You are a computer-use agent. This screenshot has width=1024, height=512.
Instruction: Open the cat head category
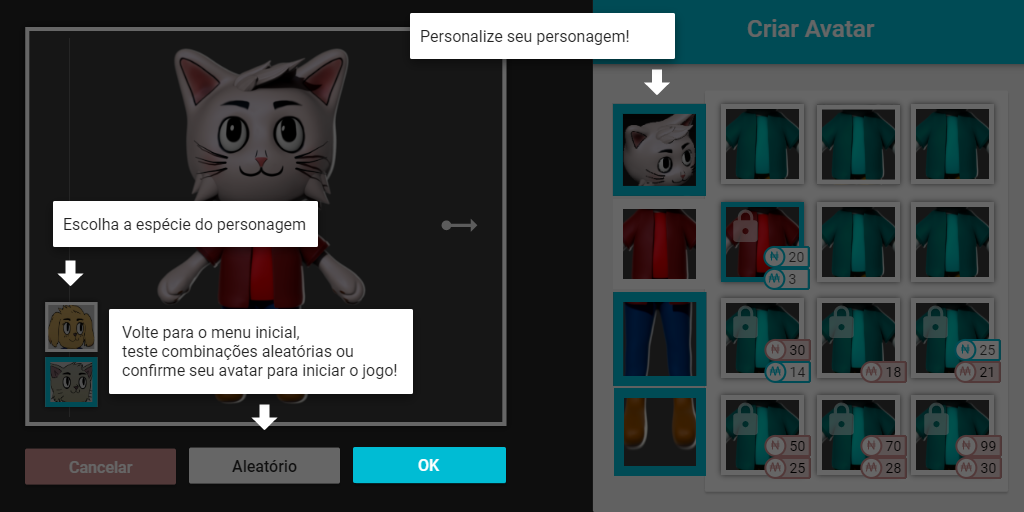(659, 149)
